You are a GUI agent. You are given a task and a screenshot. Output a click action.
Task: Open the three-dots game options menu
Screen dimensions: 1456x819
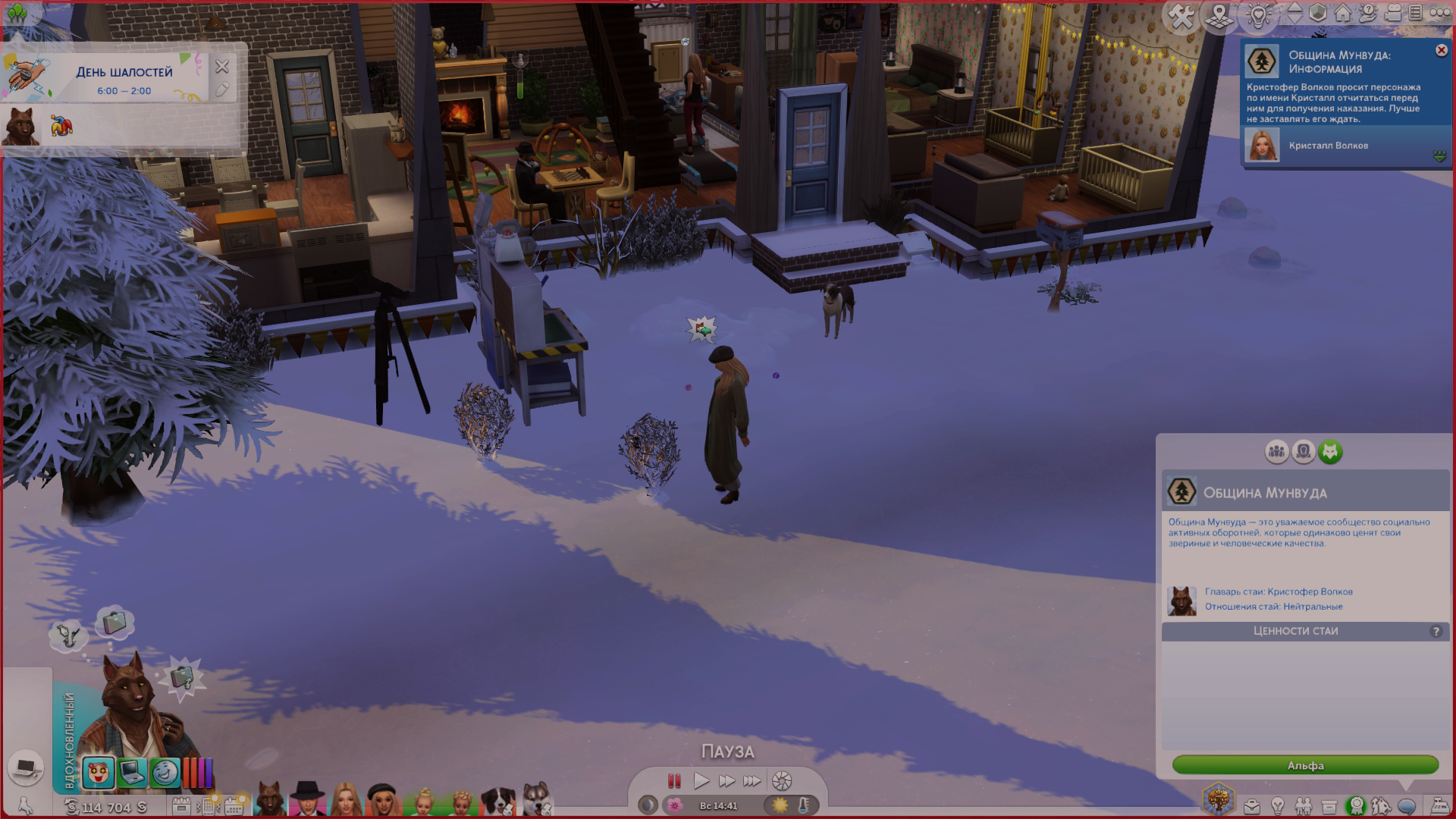click(1440, 13)
